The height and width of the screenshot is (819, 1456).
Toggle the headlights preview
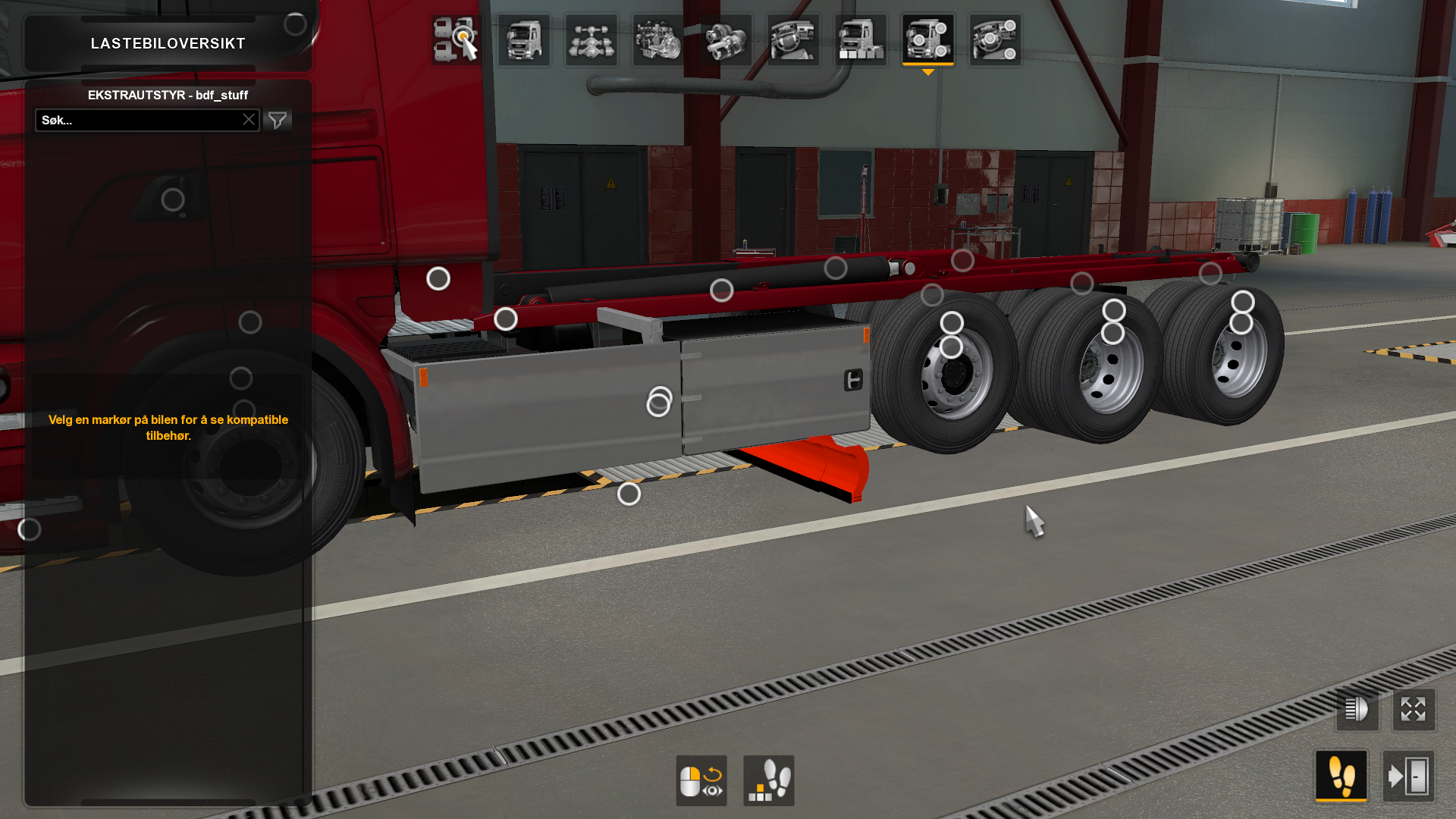click(1357, 711)
